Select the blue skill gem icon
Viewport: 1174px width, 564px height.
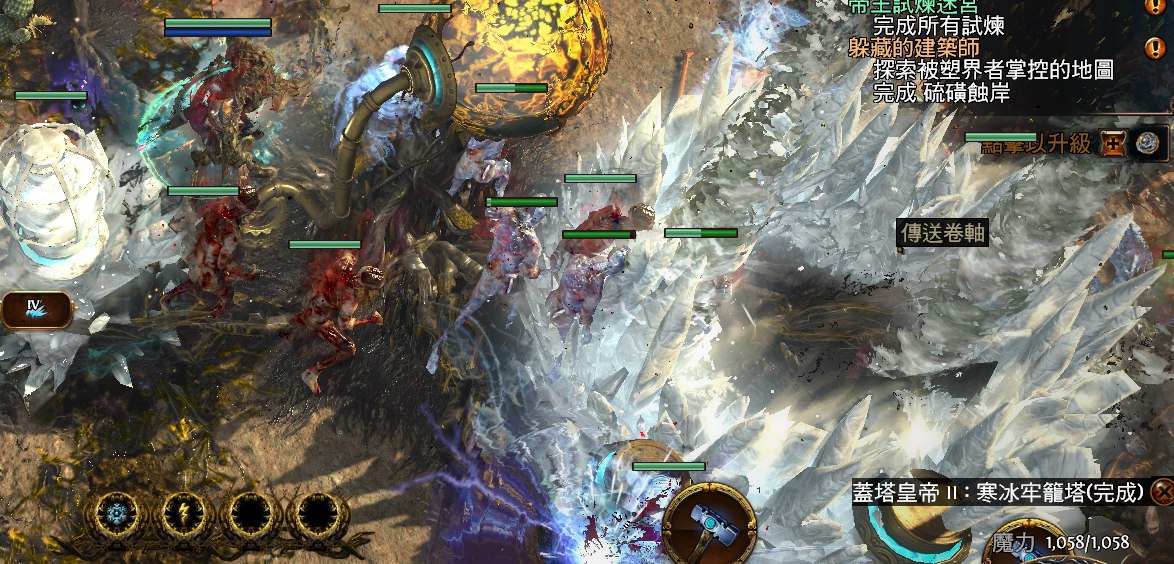(1150, 144)
